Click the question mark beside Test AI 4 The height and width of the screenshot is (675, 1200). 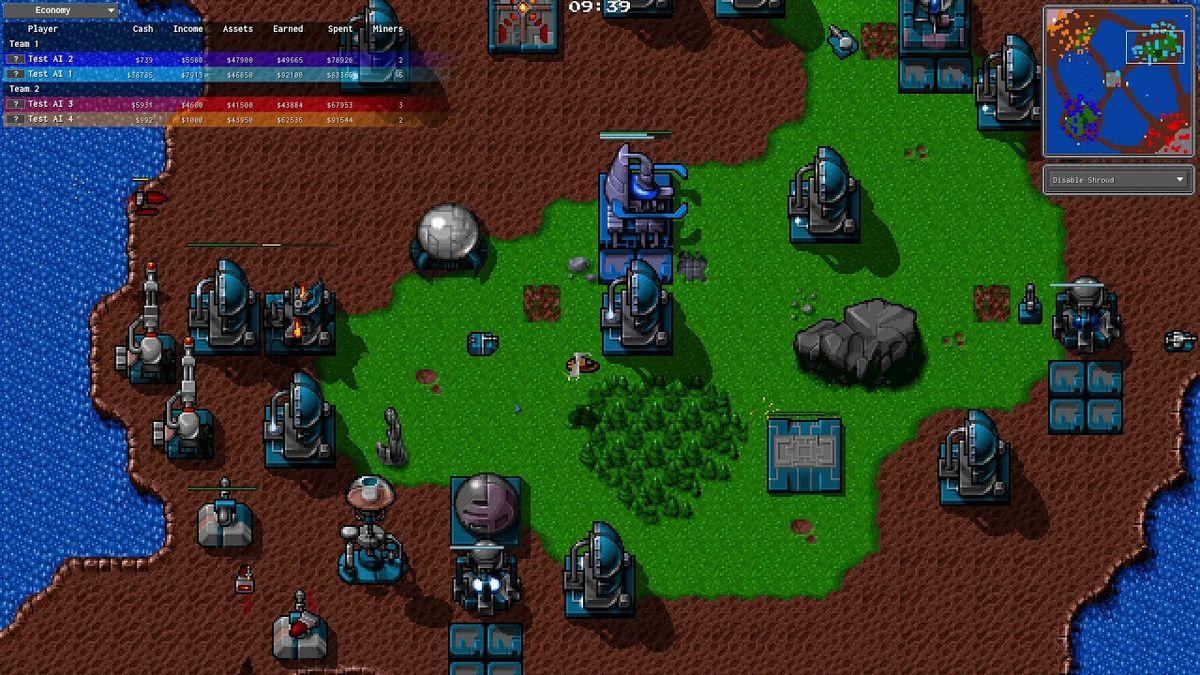coord(15,119)
